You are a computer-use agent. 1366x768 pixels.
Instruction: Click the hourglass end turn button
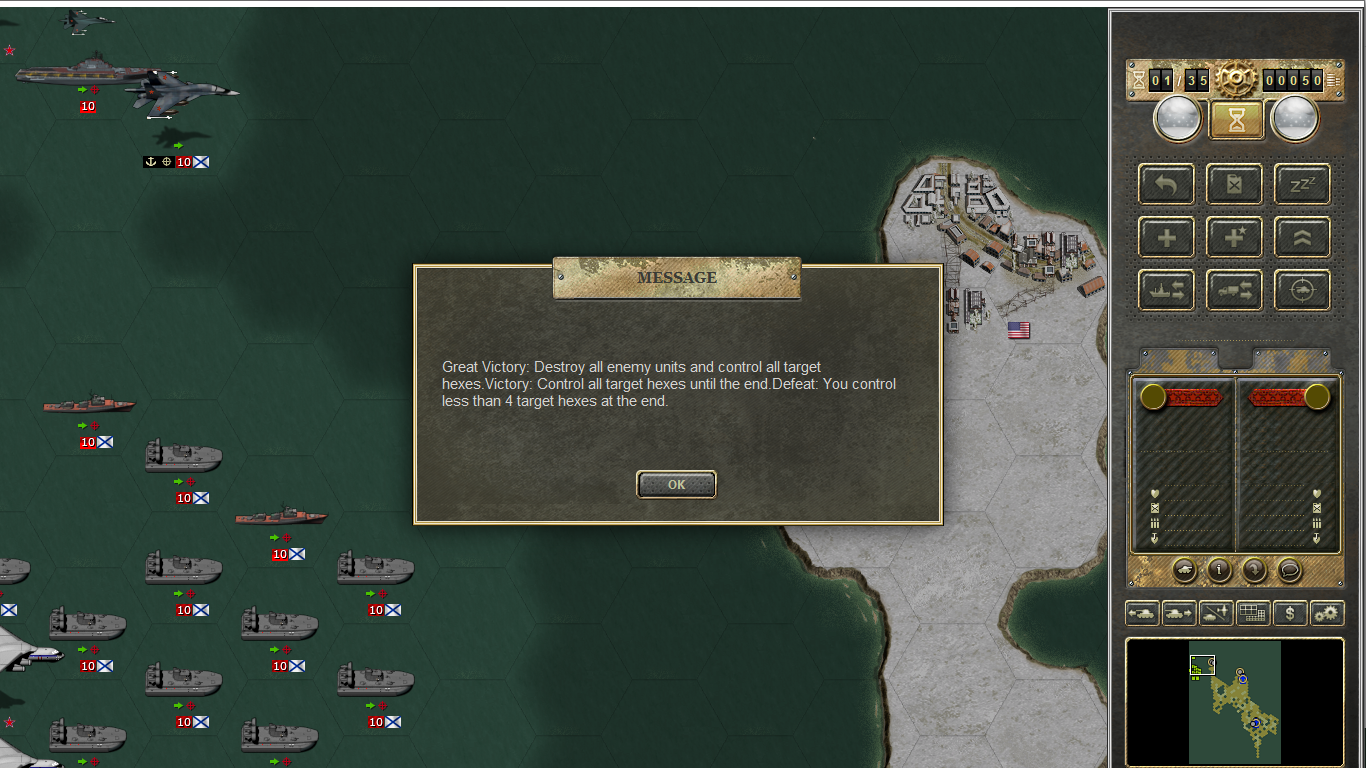[x=1237, y=120]
